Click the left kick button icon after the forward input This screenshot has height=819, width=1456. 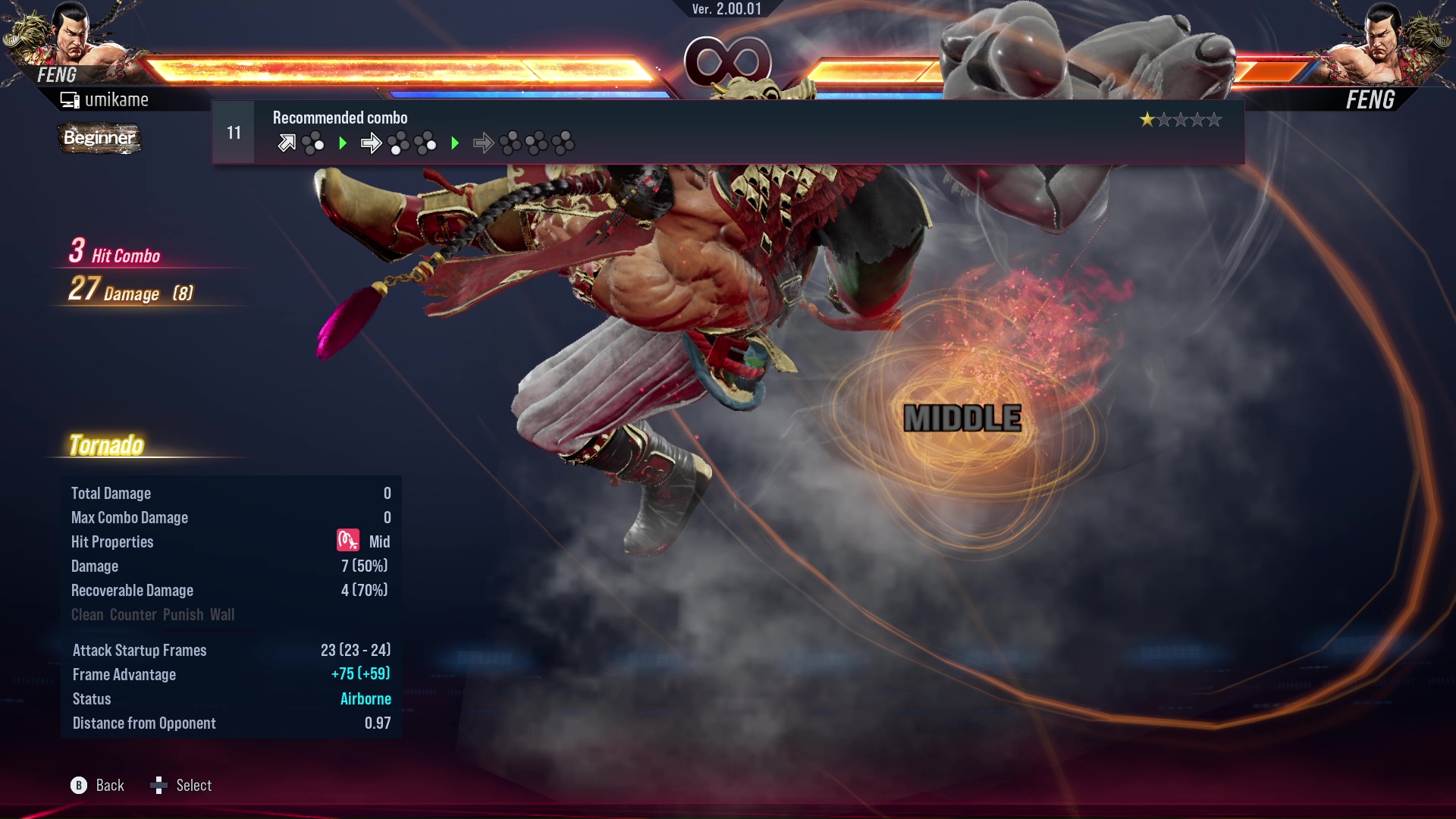point(397,143)
